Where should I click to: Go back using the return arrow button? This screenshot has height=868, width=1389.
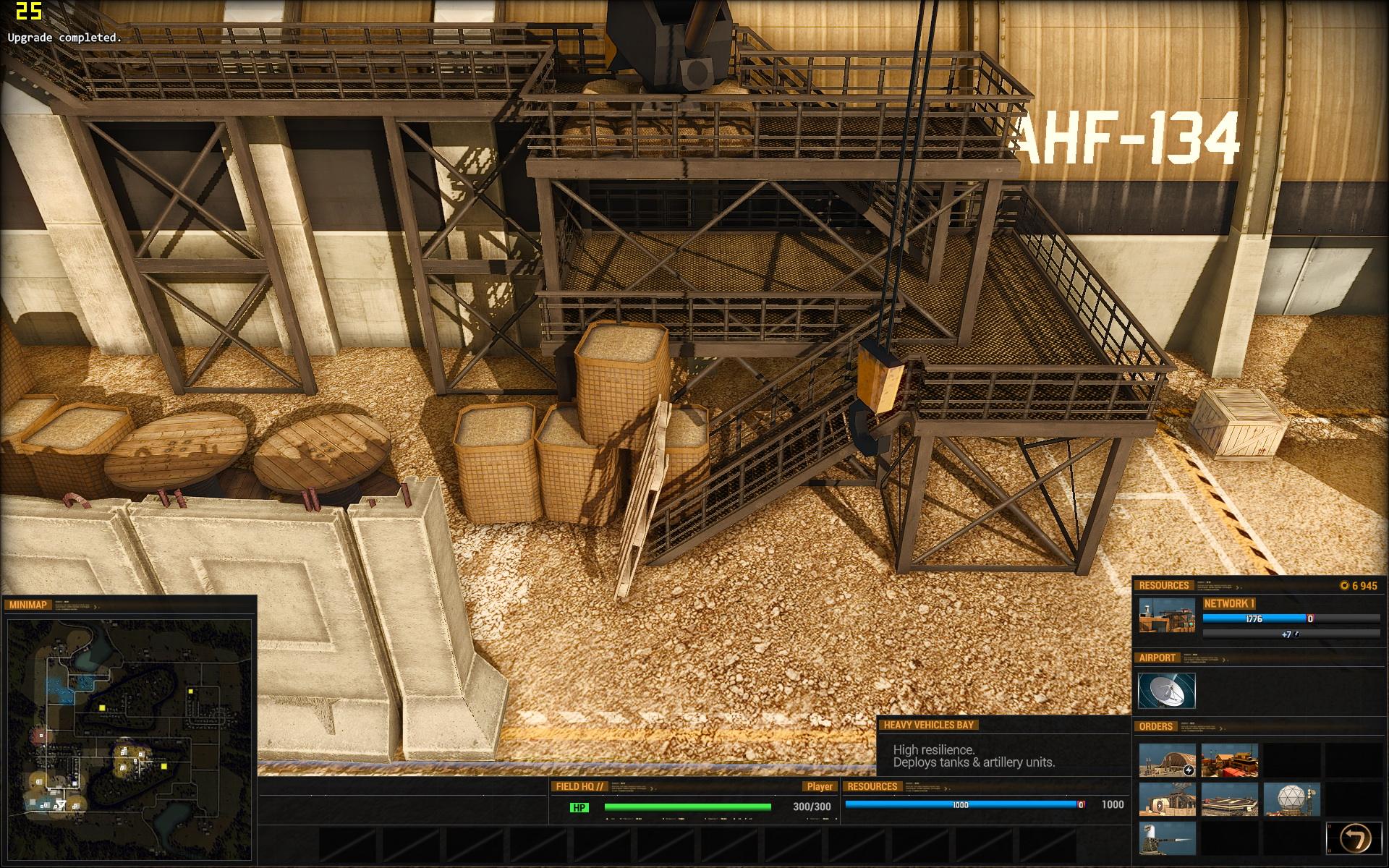(1353, 839)
